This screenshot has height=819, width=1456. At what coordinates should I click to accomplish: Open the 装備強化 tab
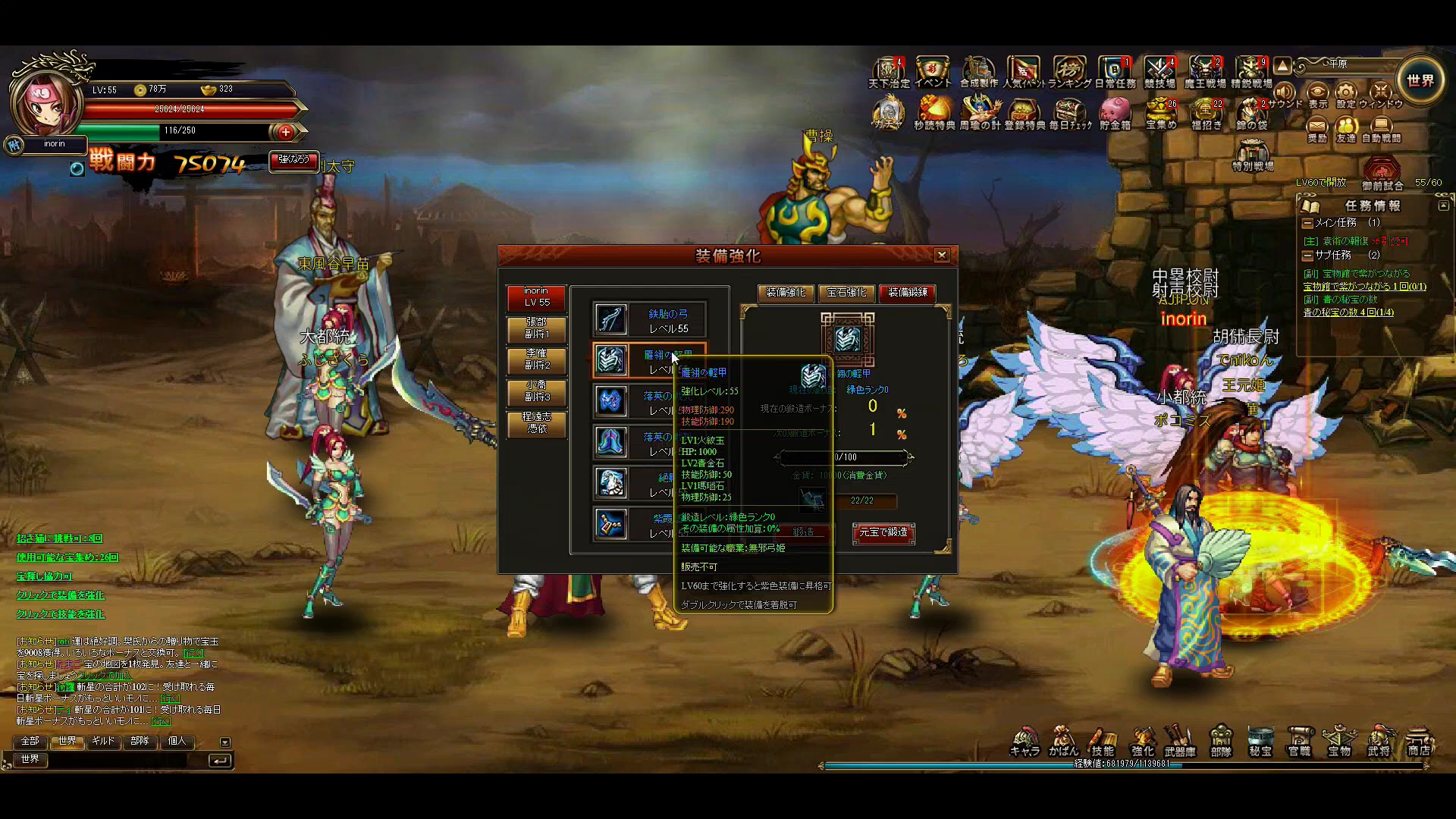coord(786,293)
